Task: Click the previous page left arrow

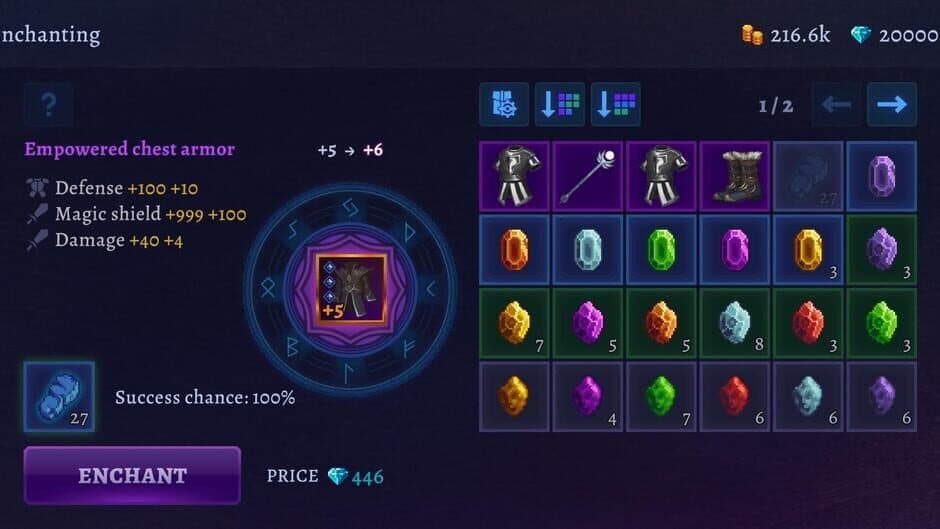Action: point(836,104)
